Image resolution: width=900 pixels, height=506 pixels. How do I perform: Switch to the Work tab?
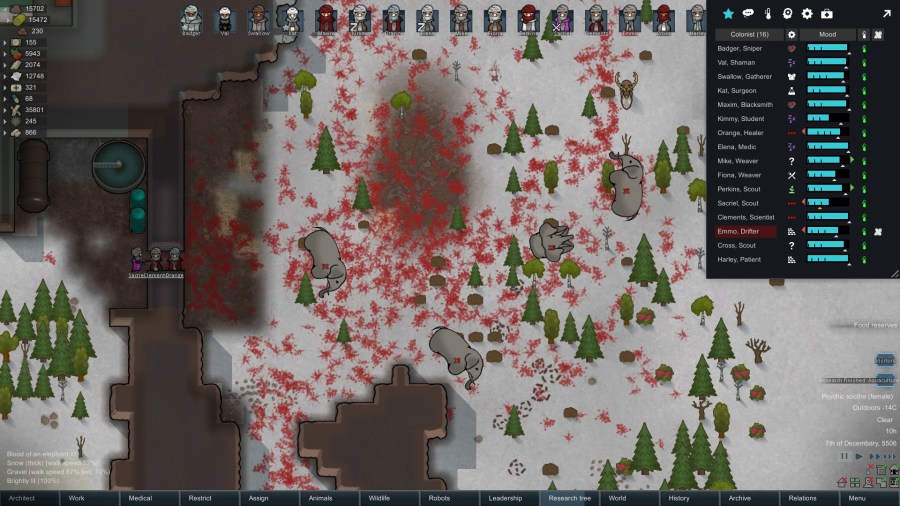tap(76, 497)
